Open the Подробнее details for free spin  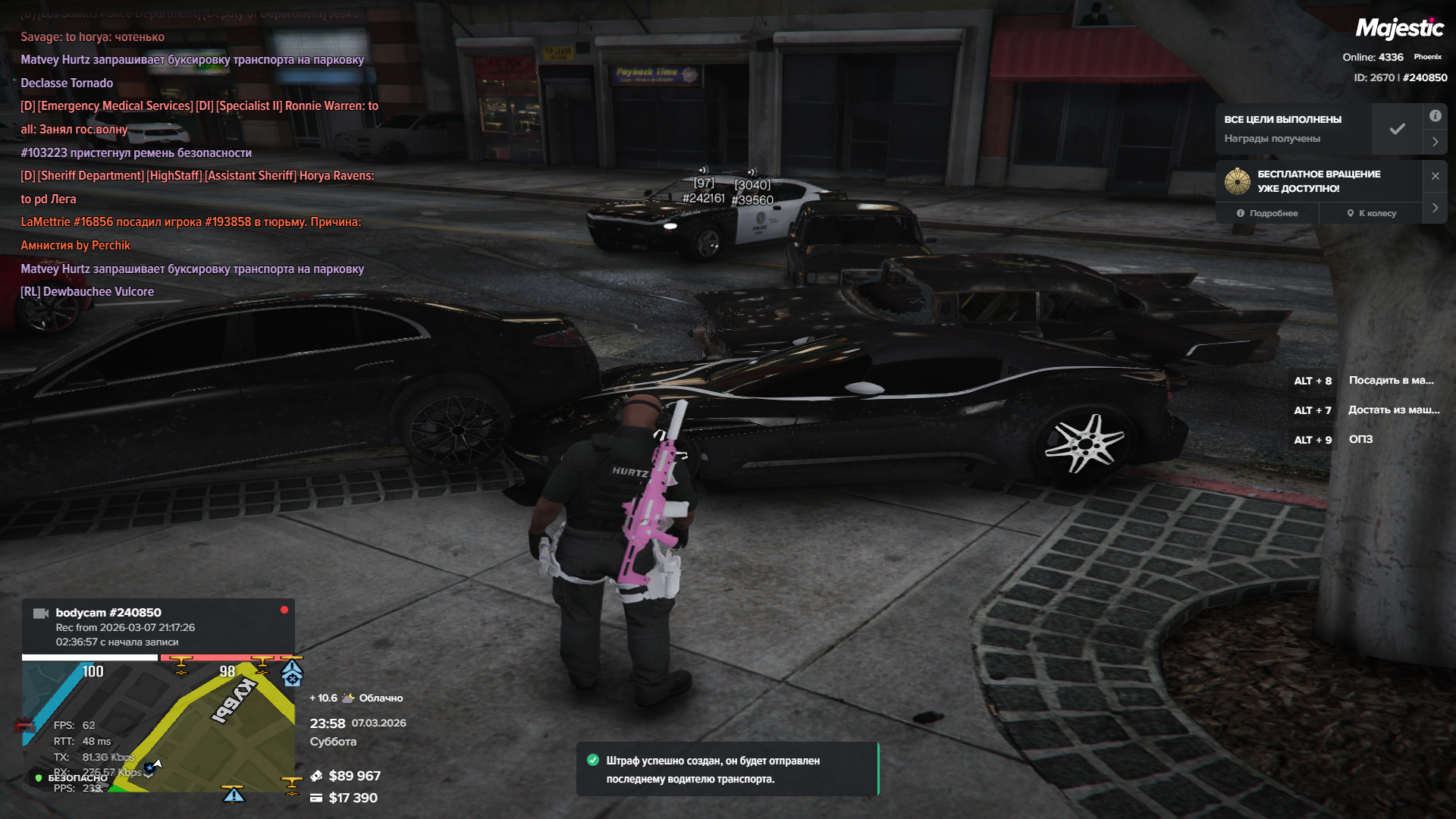[x=1267, y=213]
